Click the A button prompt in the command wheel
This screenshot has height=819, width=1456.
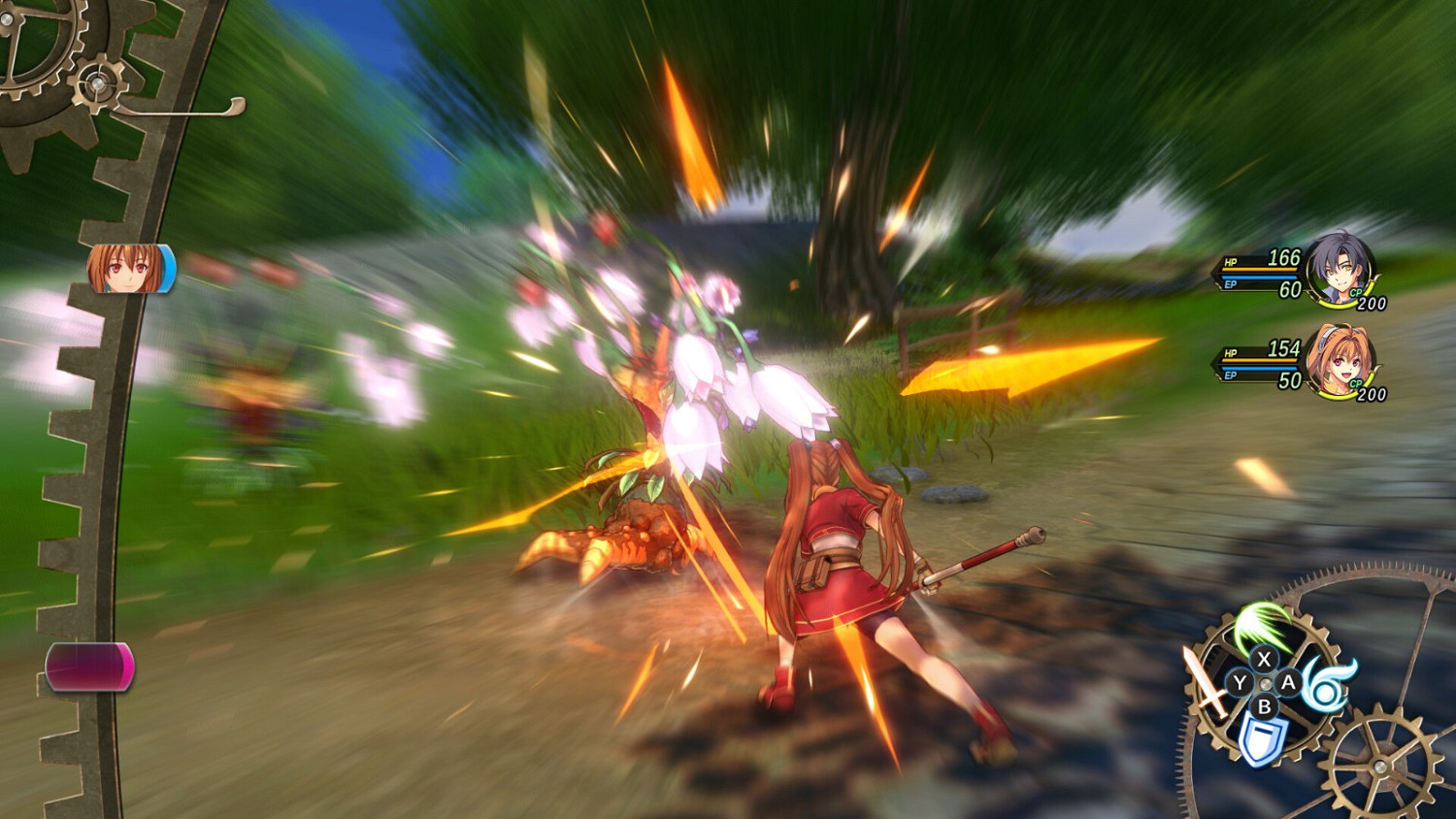pyautogui.click(x=1289, y=681)
